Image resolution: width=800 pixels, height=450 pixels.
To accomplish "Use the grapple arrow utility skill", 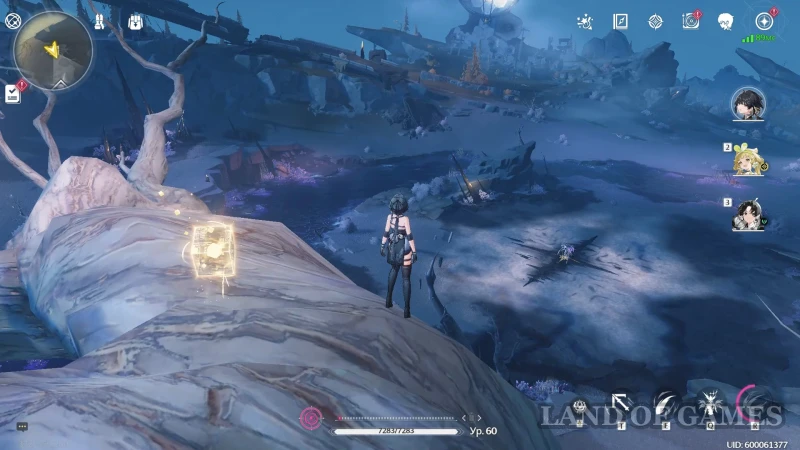I will click(621, 404).
